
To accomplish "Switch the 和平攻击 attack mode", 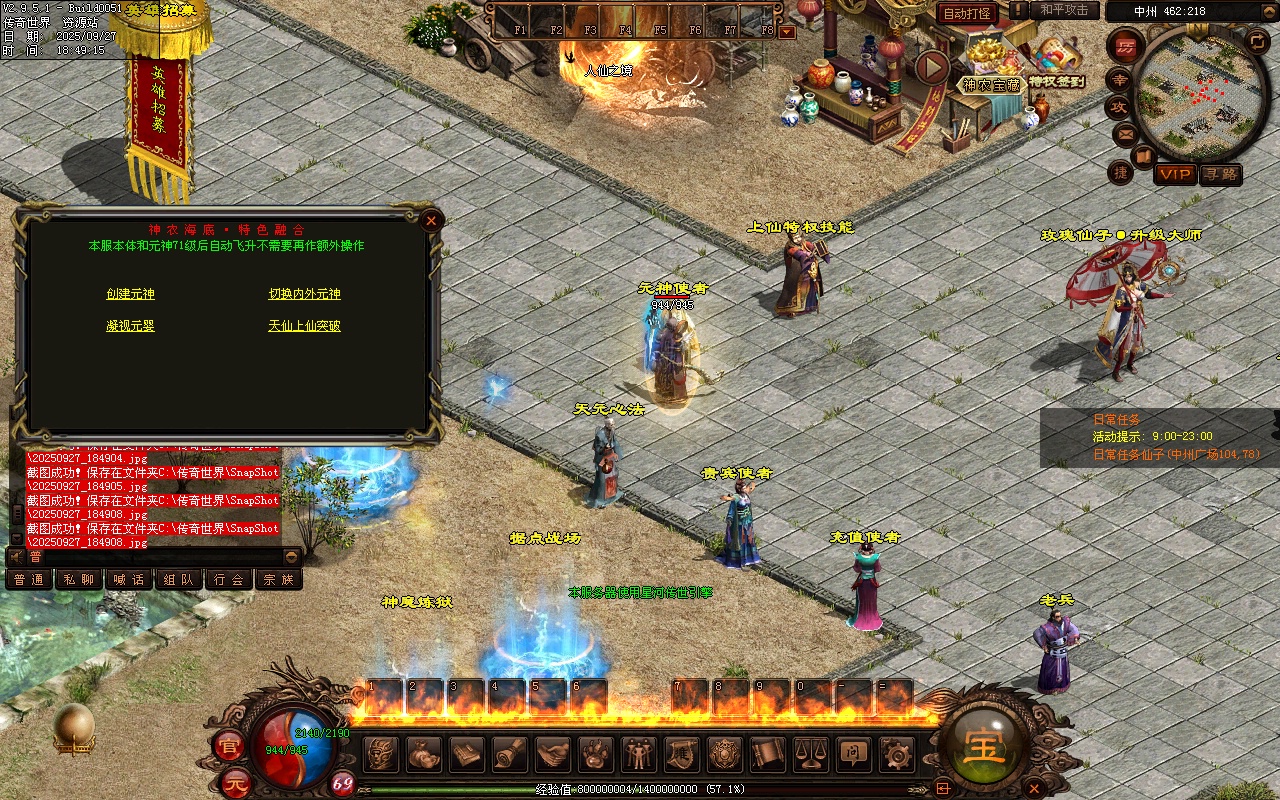I will tap(1064, 10).
